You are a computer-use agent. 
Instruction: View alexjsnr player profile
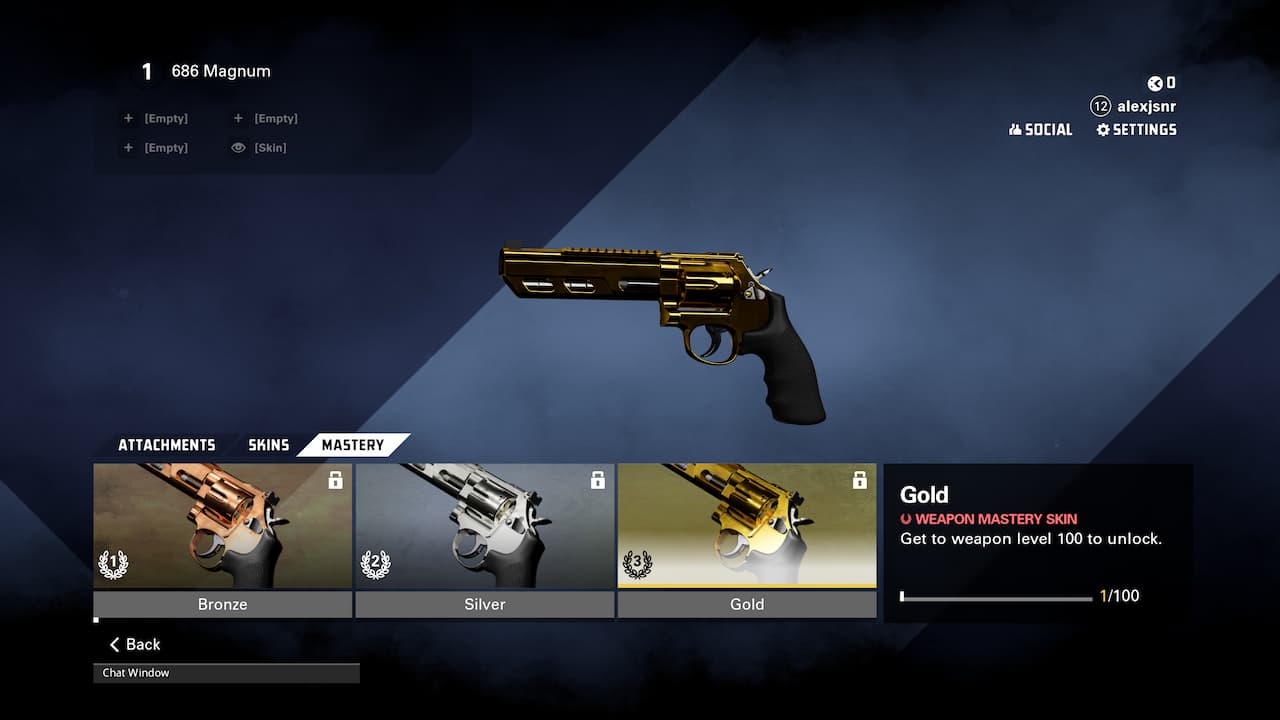[1134, 106]
